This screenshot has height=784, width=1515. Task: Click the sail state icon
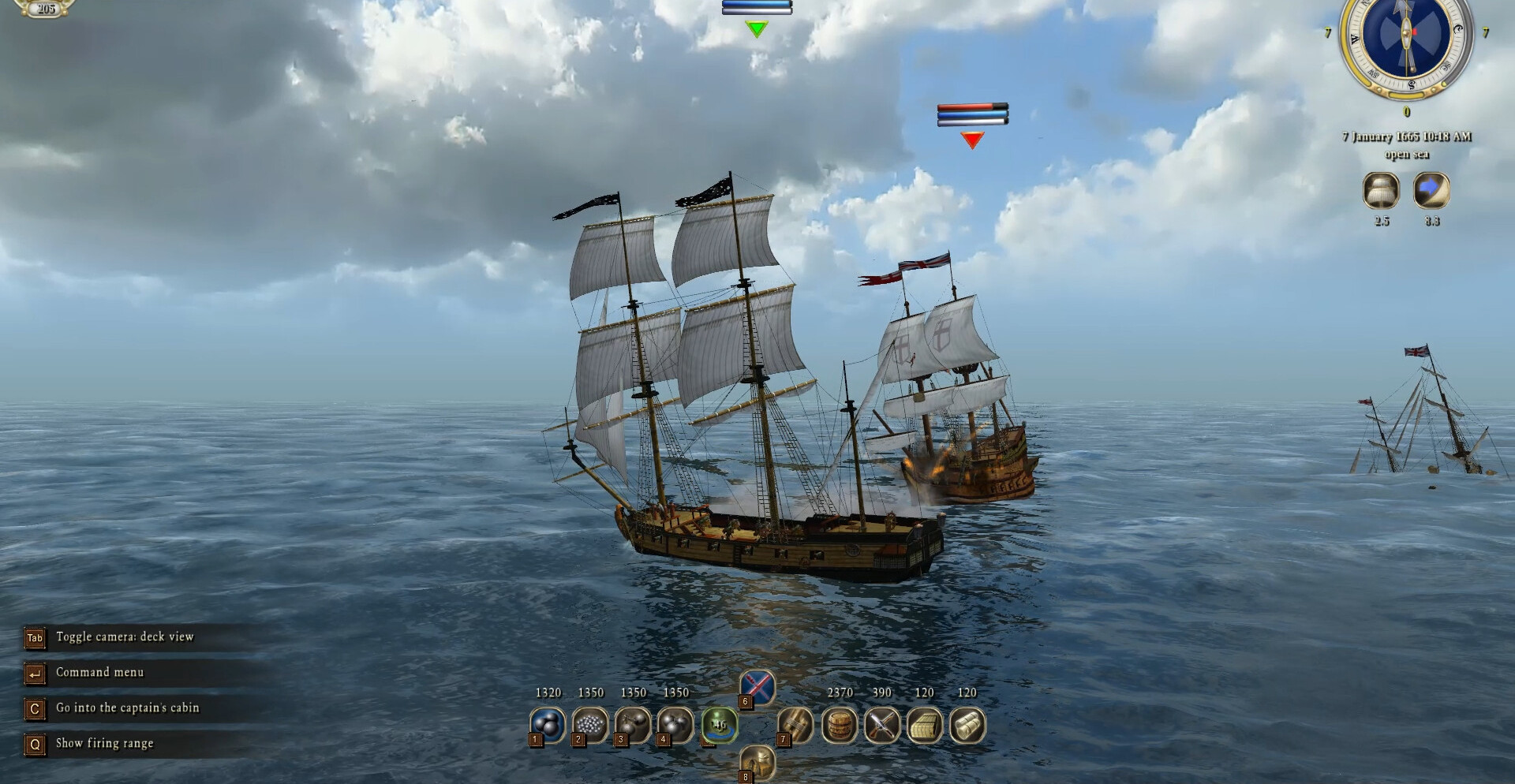[x=1381, y=191]
